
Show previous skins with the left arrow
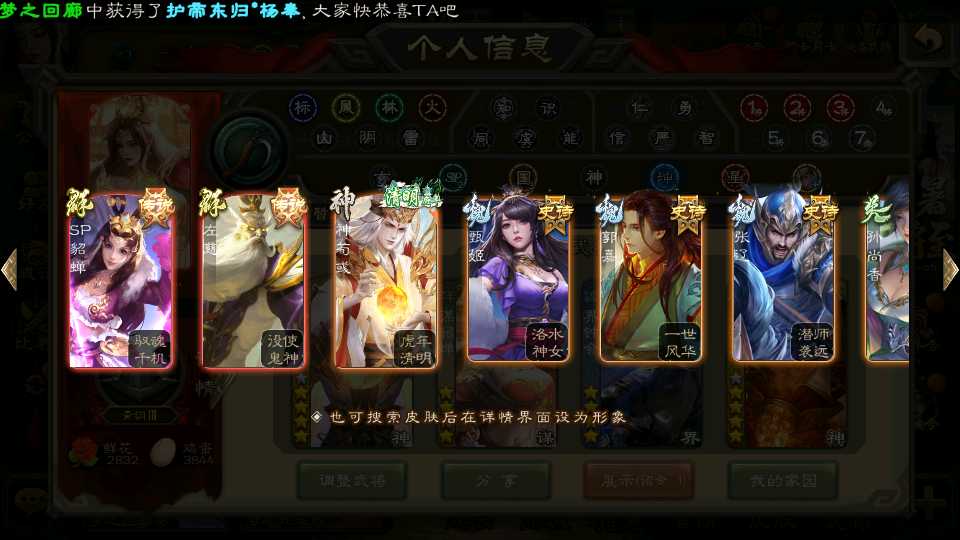coord(9,269)
